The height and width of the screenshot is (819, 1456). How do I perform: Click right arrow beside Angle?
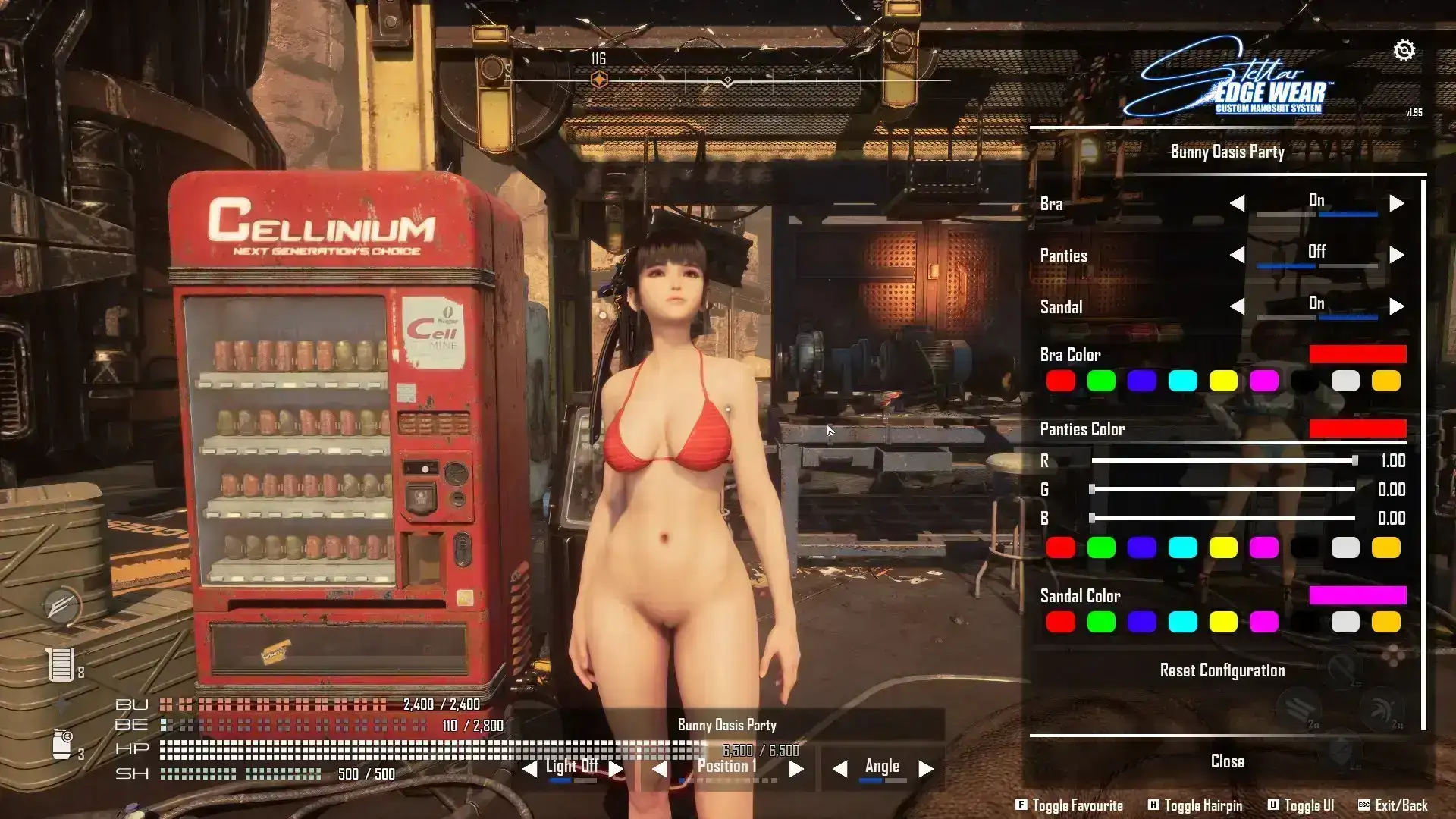click(x=924, y=767)
